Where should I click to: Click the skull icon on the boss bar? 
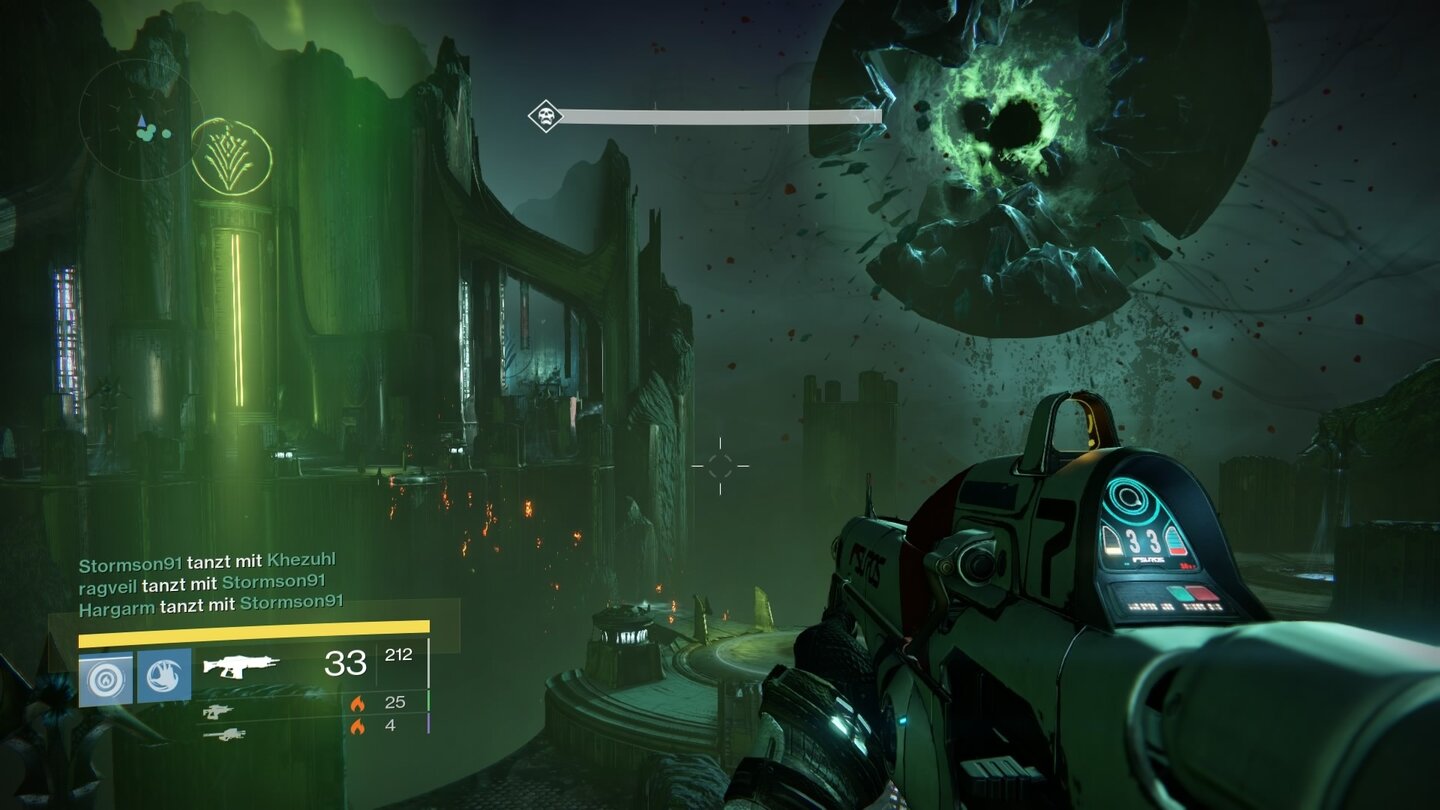pyautogui.click(x=547, y=117)
